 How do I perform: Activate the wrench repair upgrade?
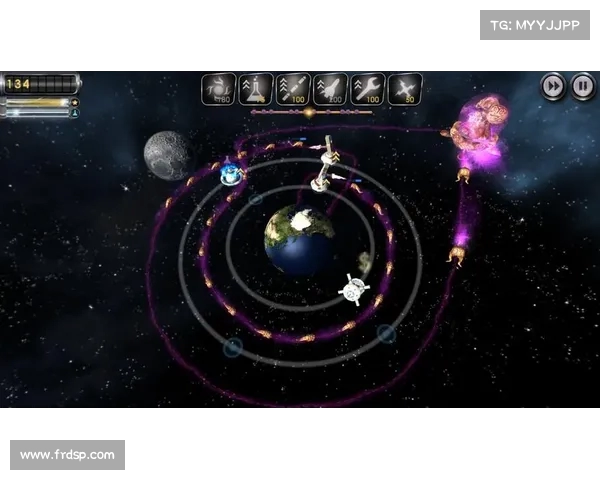tap(367, 89)
